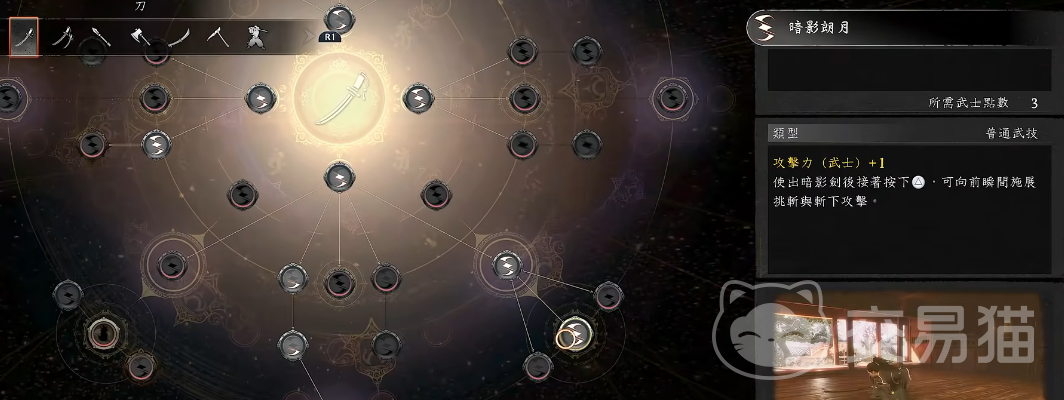This screenshot has width=1064, height=400.
Task: Select the skill node marked R1
Action: (x=339, y=19)
